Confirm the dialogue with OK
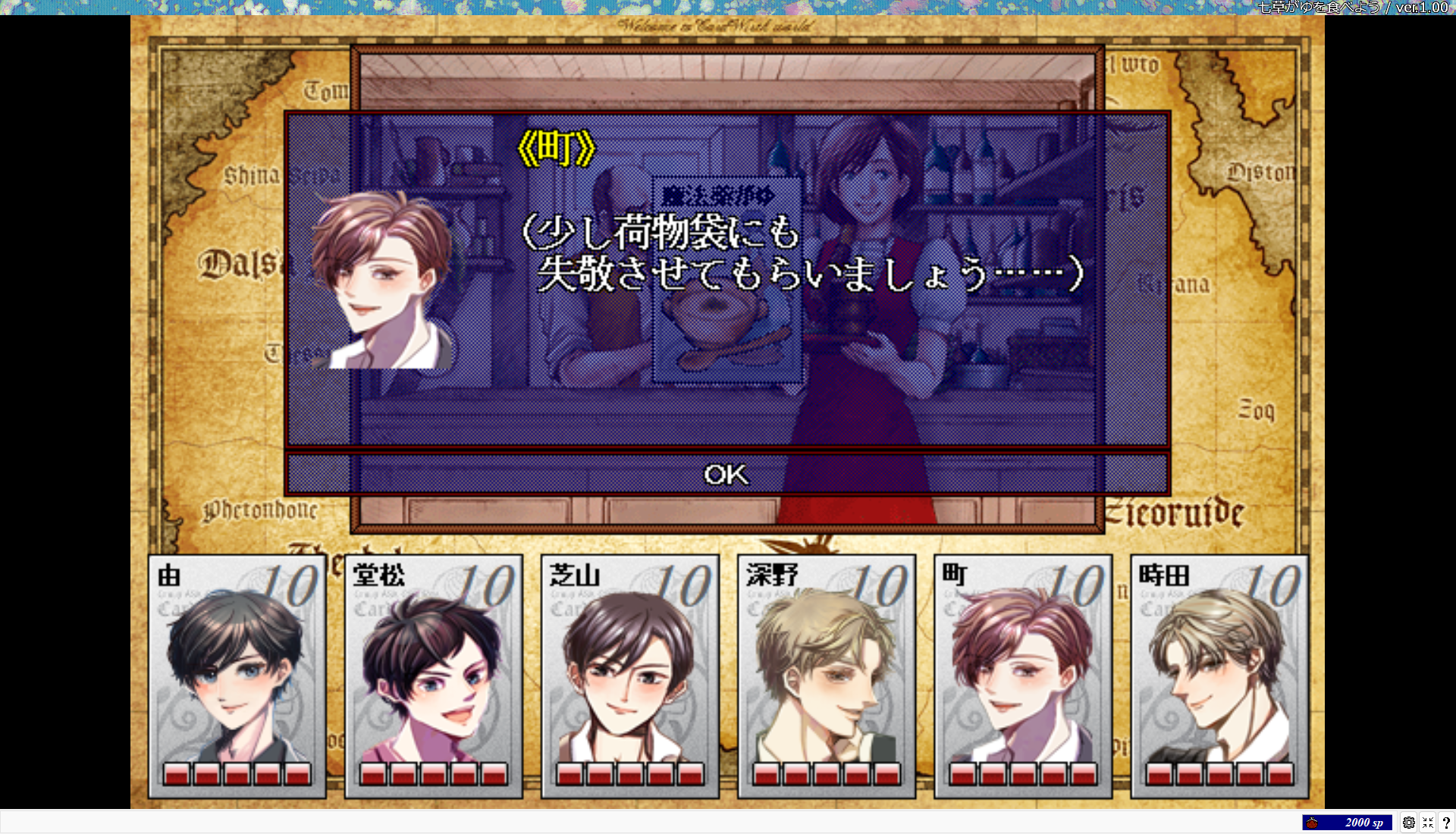Image resolution: width=1456 pixels, height=834 pixels. pyautogui.click(x=726, y=475)
